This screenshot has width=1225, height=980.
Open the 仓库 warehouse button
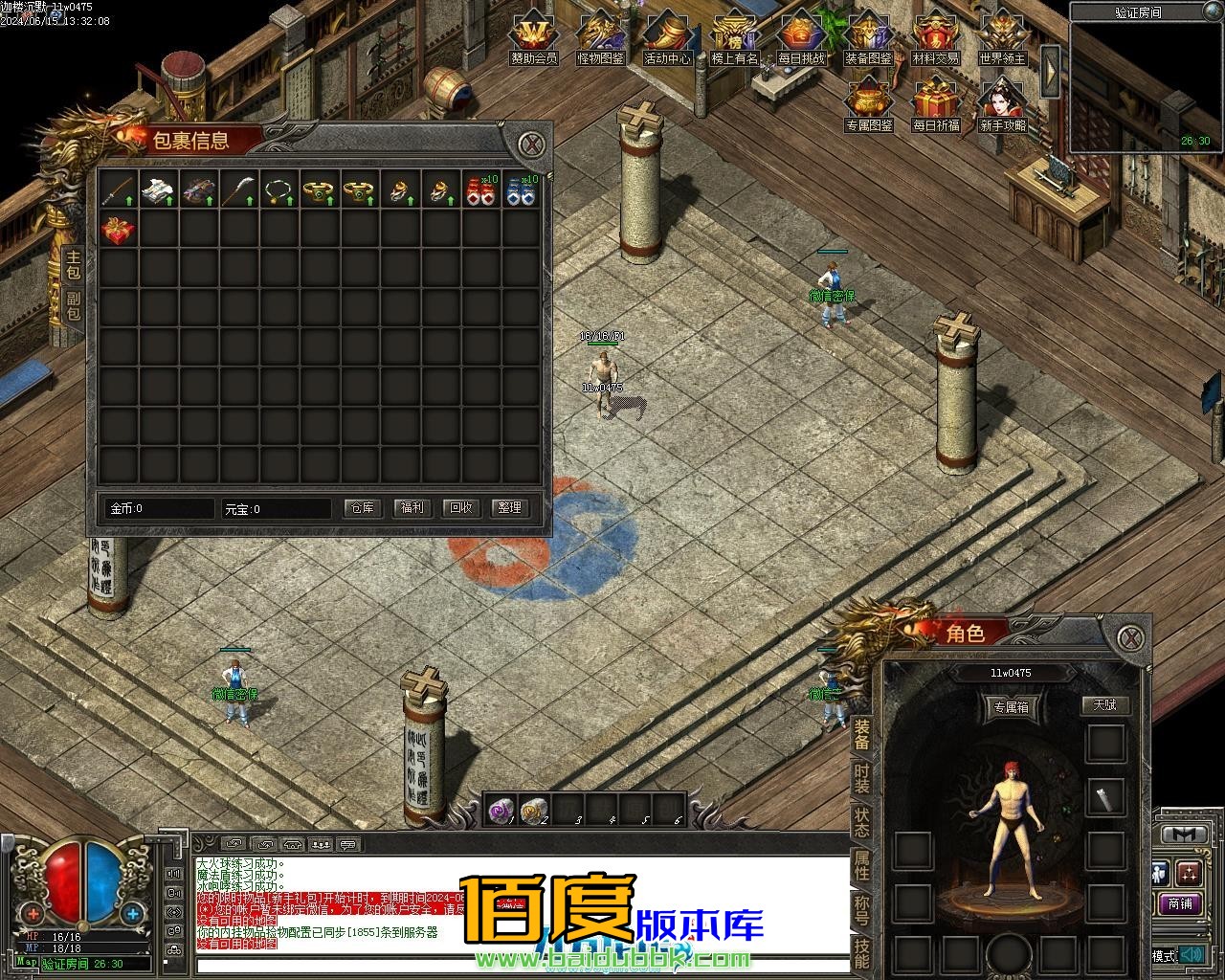pyautogui.click(x=363, y=508)
